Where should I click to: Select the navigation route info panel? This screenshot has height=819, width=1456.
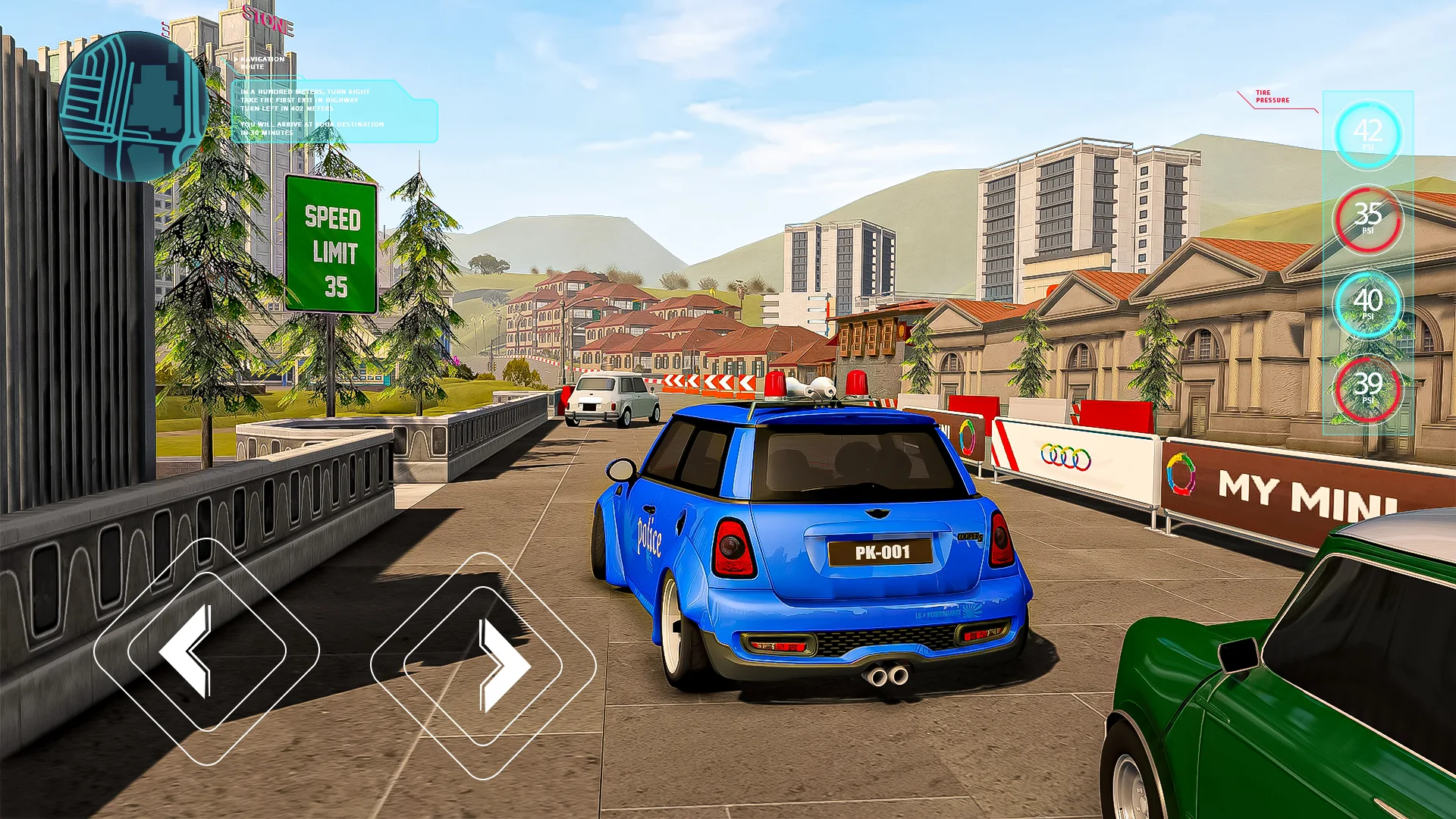click(x=334, y=111)
